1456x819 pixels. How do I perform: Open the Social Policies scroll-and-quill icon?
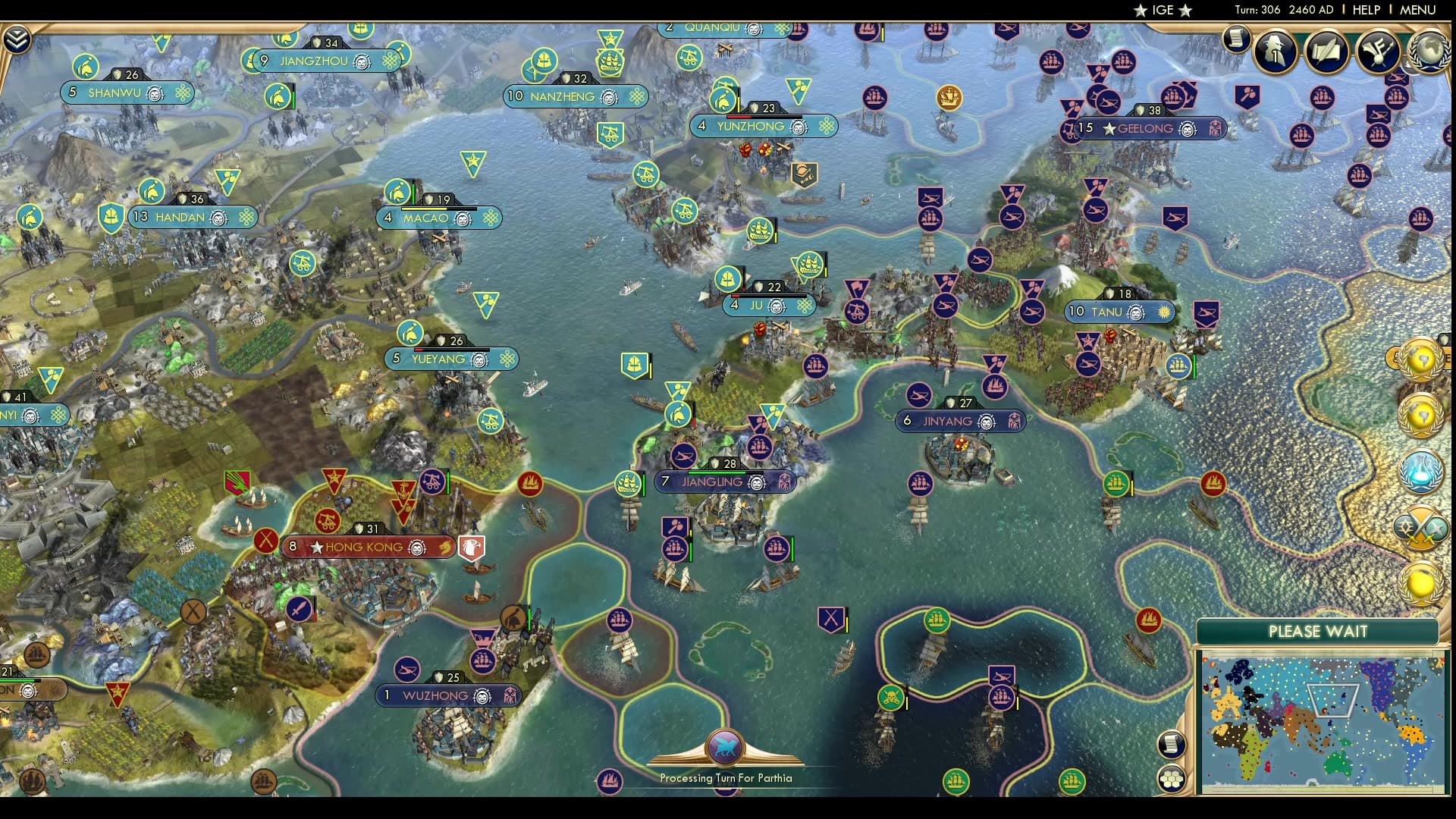pyautogui.click(x=1326, y=51)
